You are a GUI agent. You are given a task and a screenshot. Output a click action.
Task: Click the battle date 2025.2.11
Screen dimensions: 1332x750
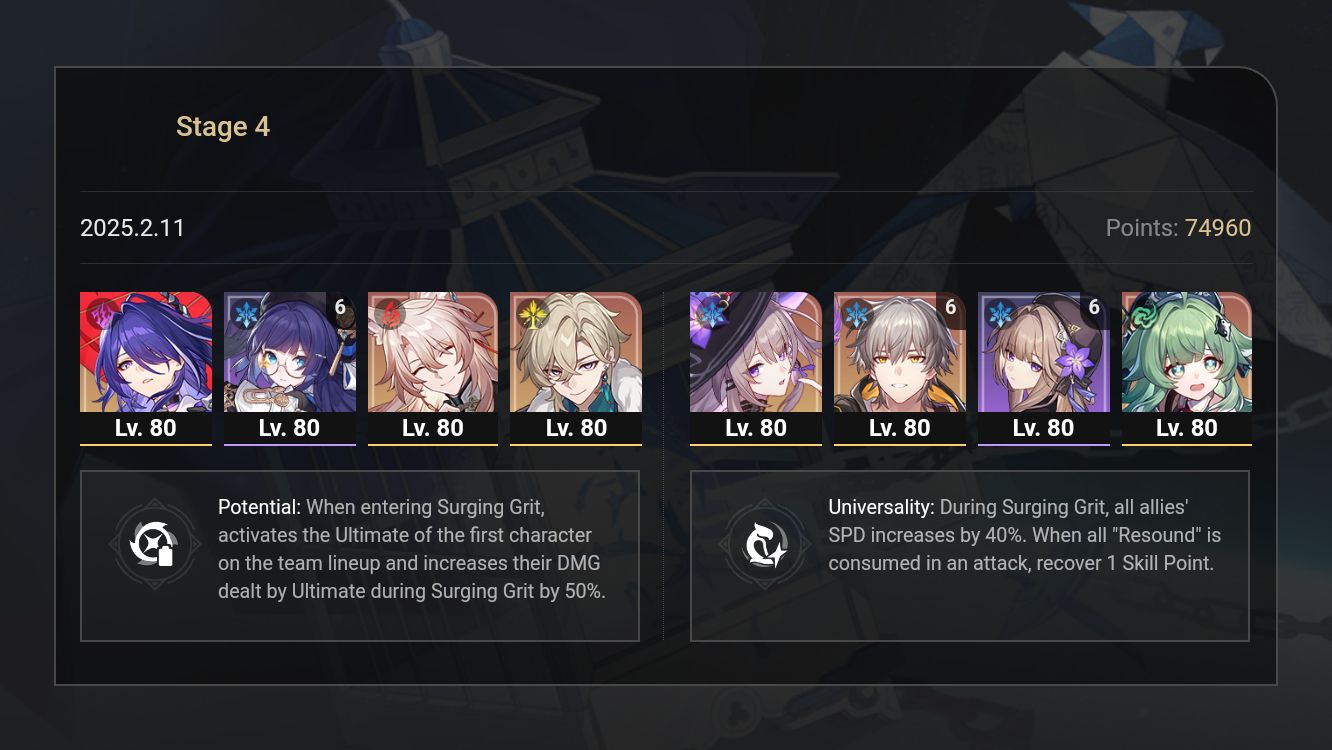click(x=132, y=228)
